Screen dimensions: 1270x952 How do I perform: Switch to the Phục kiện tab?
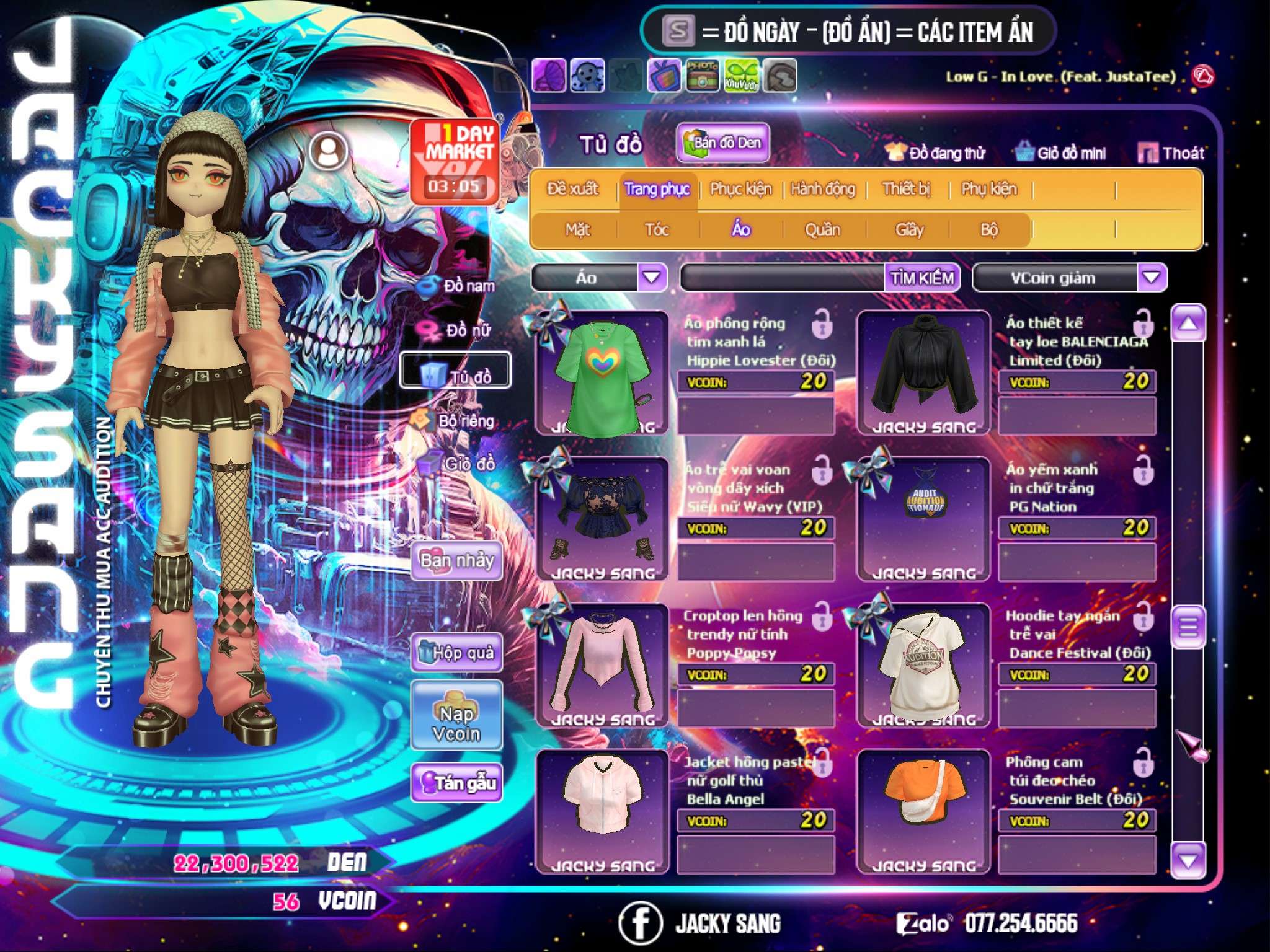point(740,189)
